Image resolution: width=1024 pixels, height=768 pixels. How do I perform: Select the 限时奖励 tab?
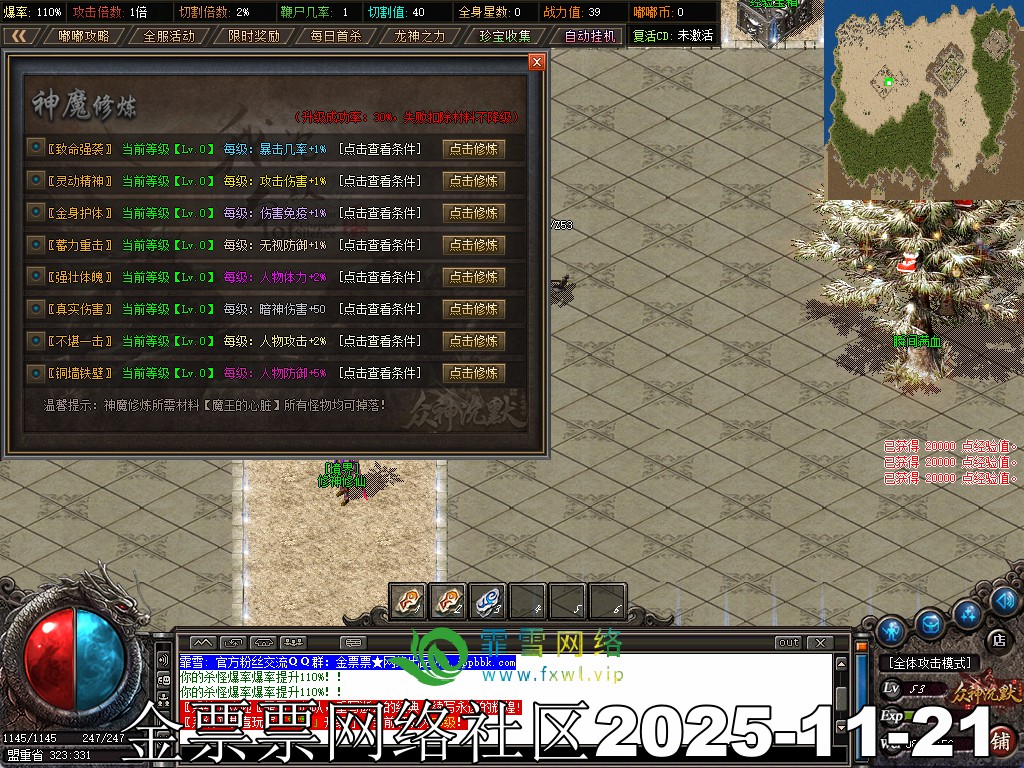[x=253, y=35]
